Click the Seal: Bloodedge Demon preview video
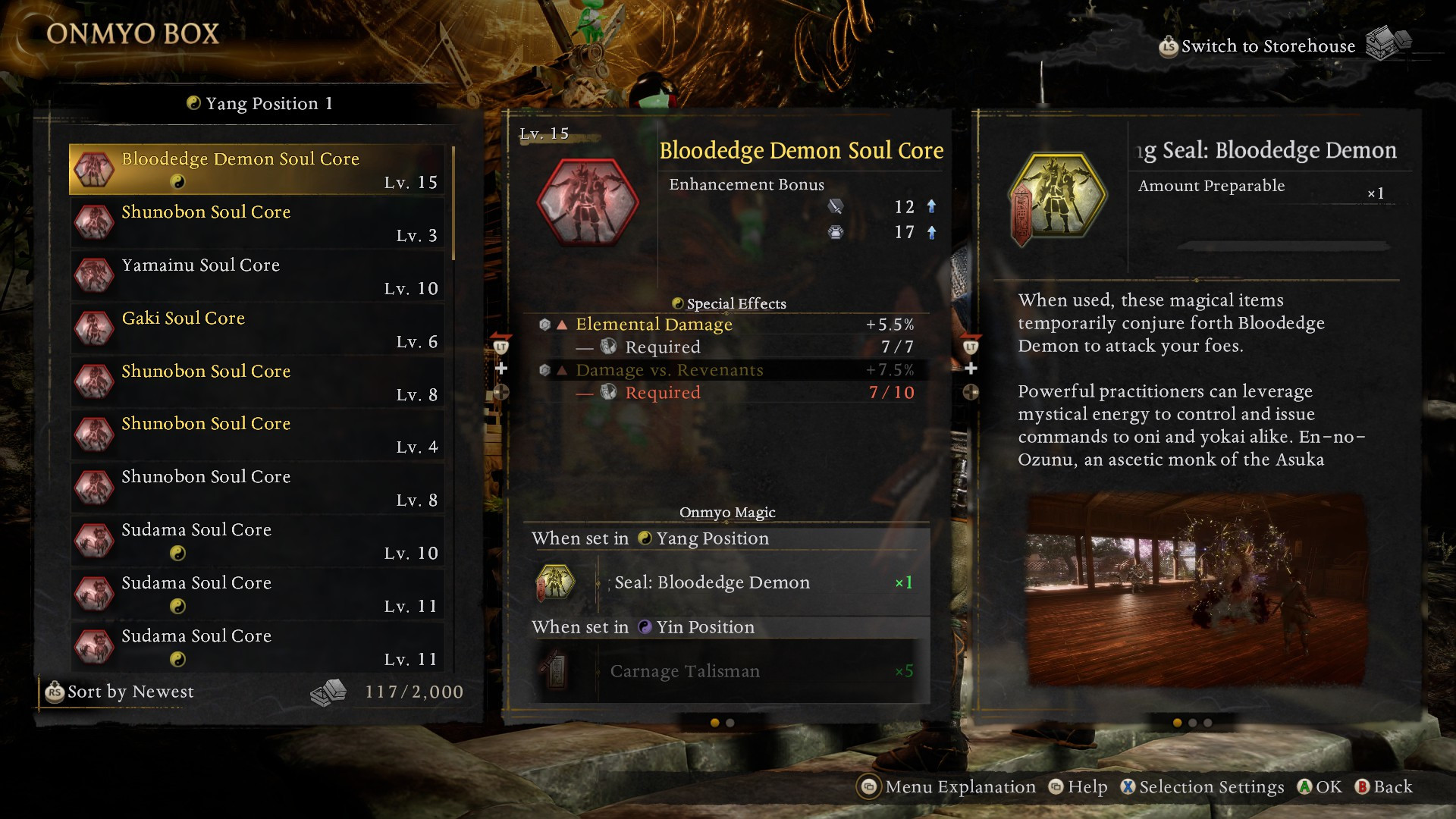 click(x=1197, y=589)
